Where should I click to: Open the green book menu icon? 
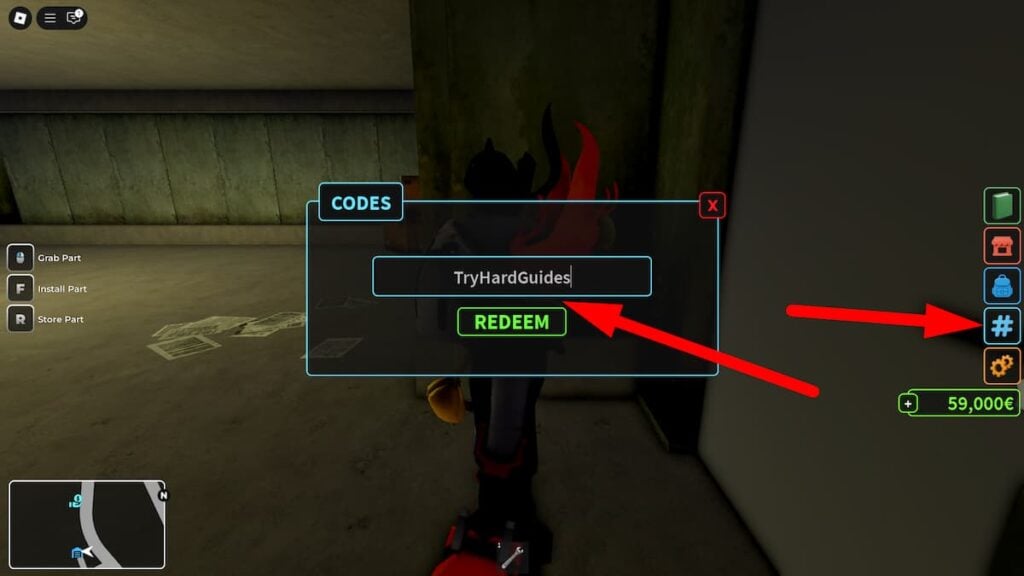1002,205
